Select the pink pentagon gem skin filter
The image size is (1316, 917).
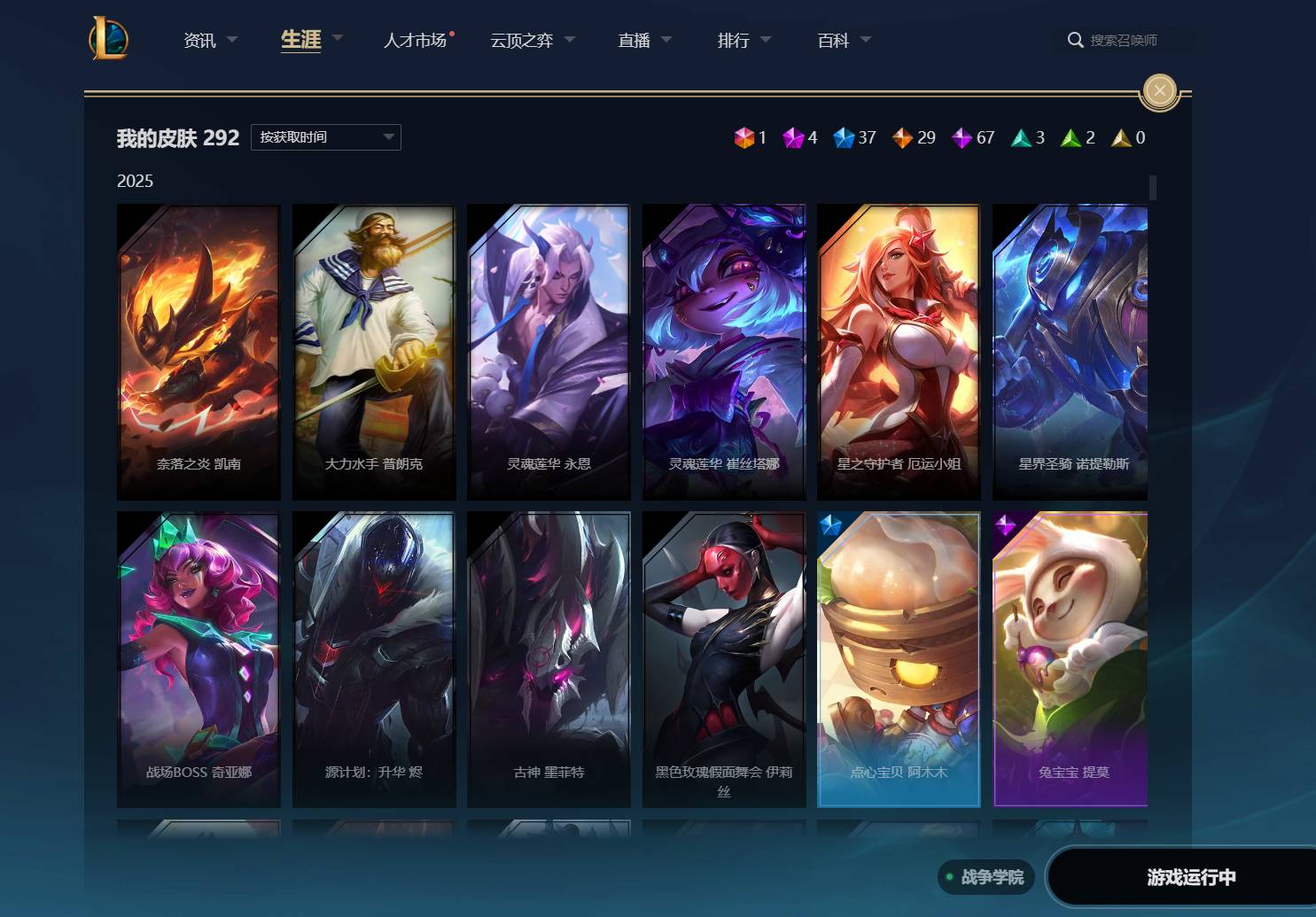click(x=793, y=138)
